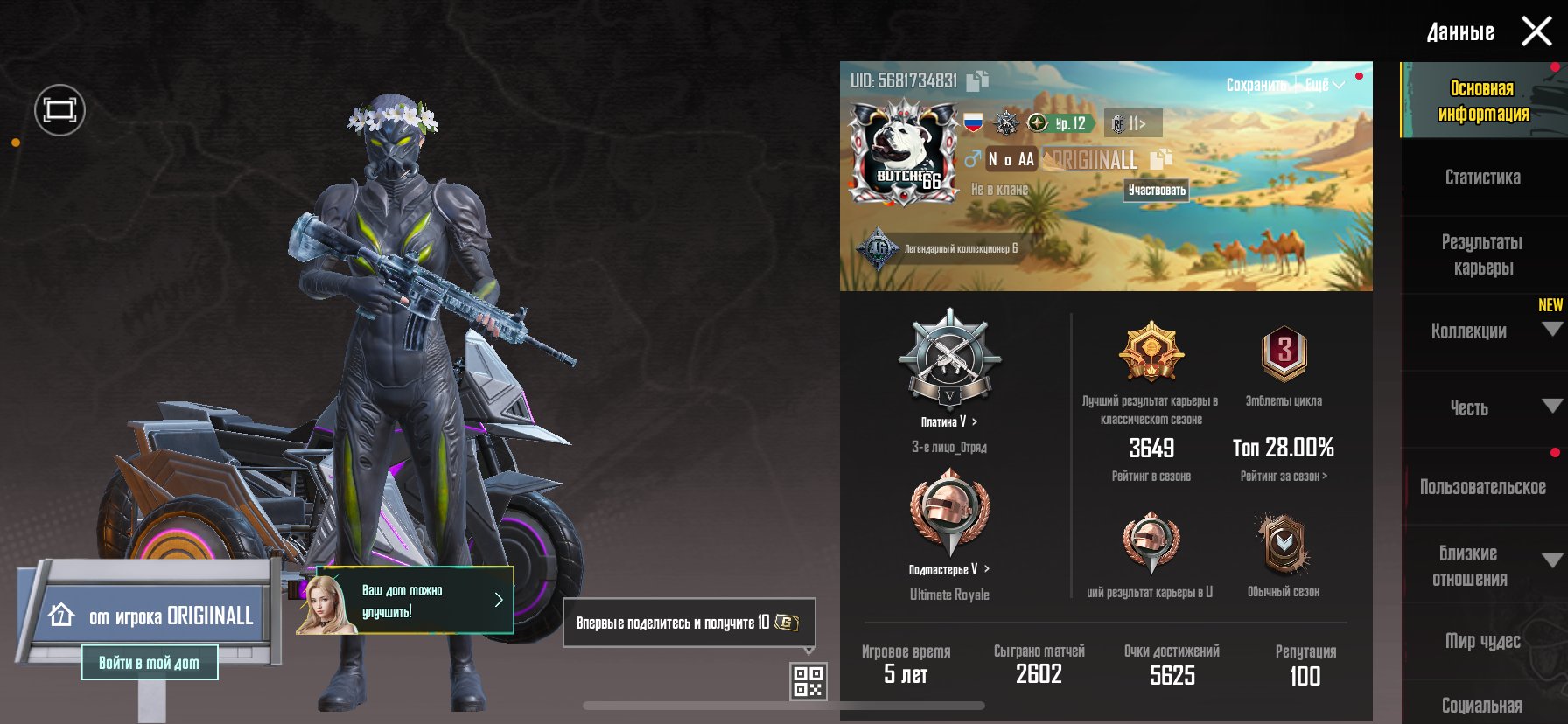Open the Ещё dropdown on banner
1568x724 pixels.
pyautogui.click(x=1324, y=85)
